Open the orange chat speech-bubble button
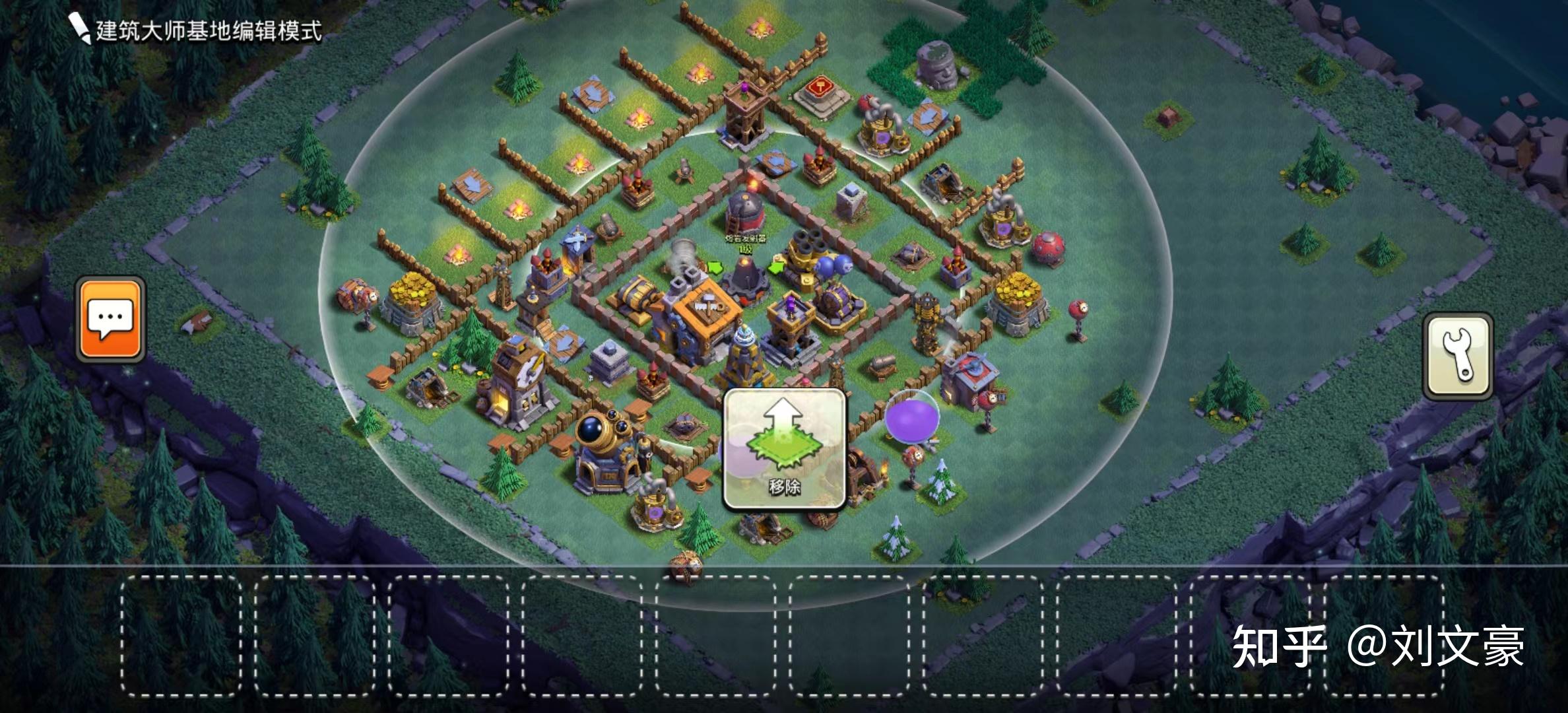Image resolution: width=1568 pixels, height=713 pixels. (x=110, y=320)
